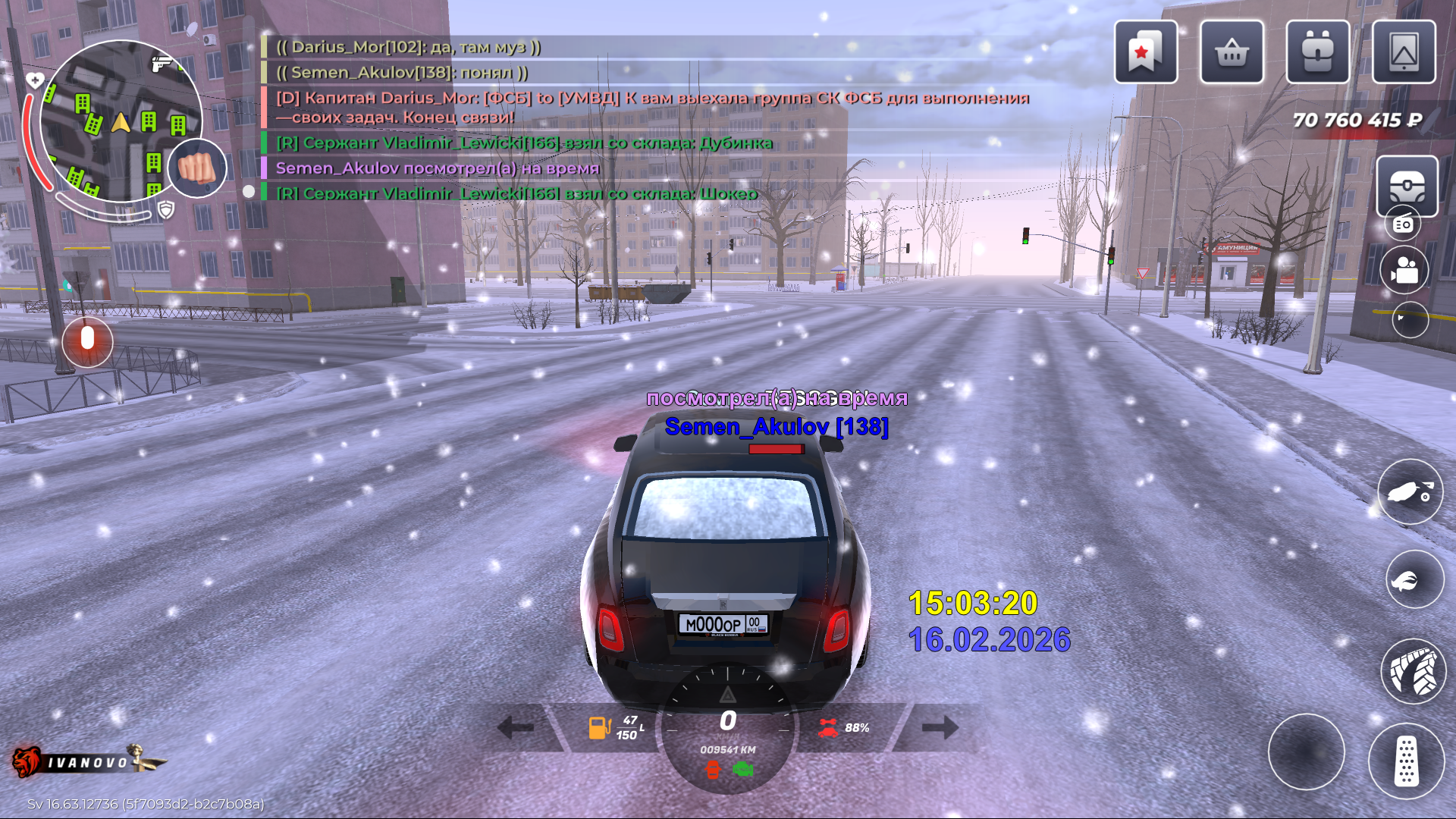Tap the car key remote button
This screenshot has height=819, width=1456.
[1410, 492]
